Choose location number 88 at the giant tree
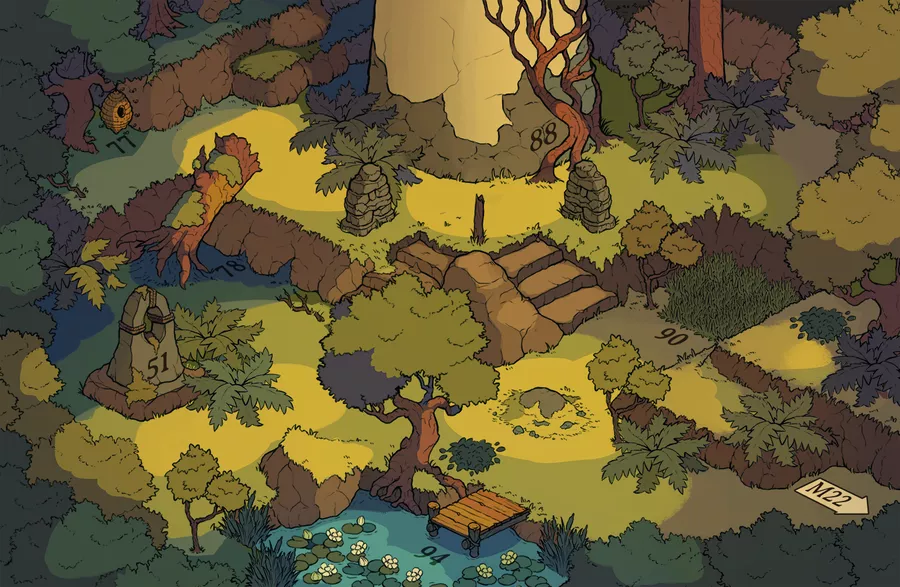 545,139
